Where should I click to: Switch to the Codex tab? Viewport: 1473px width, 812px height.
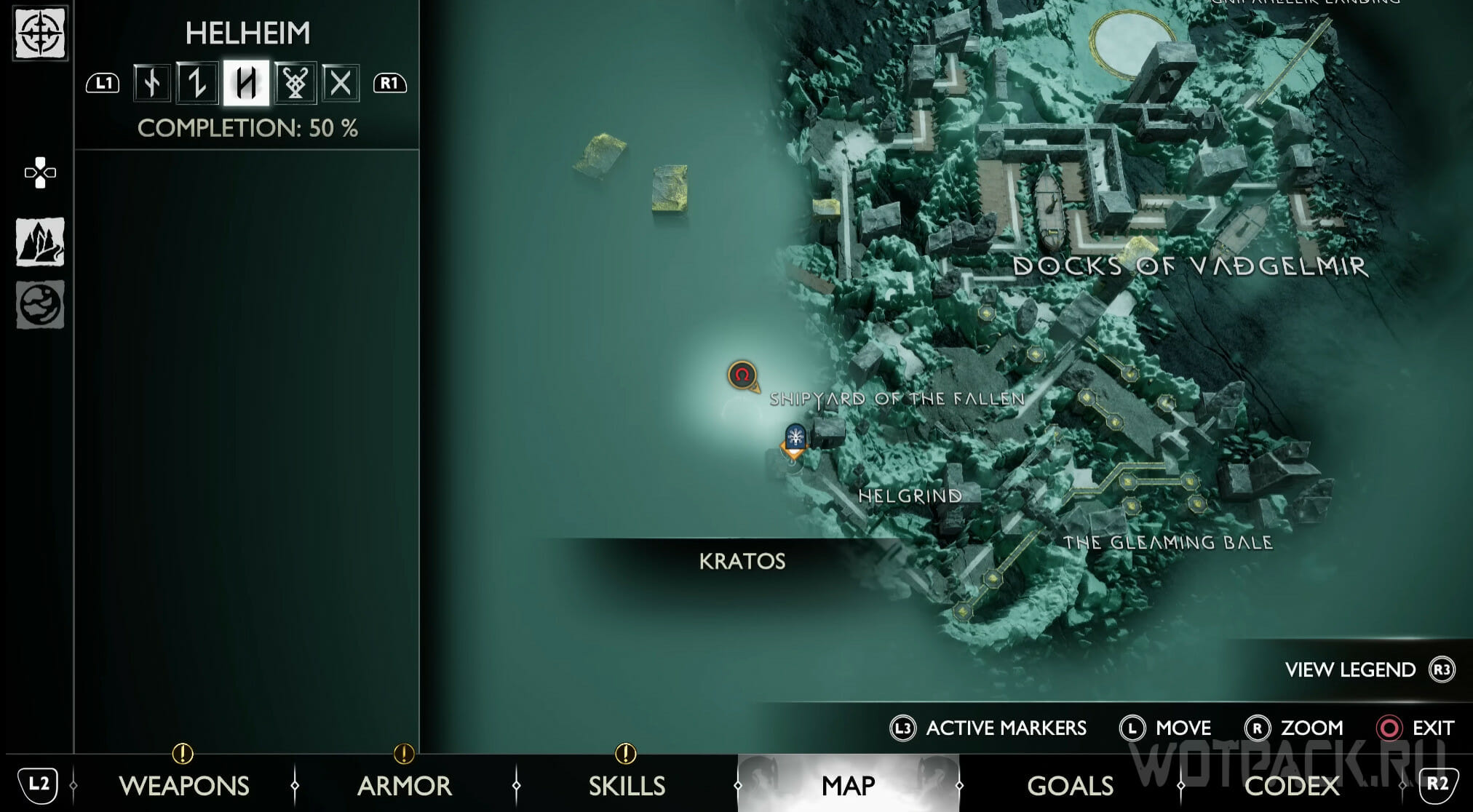(1292, 786)
